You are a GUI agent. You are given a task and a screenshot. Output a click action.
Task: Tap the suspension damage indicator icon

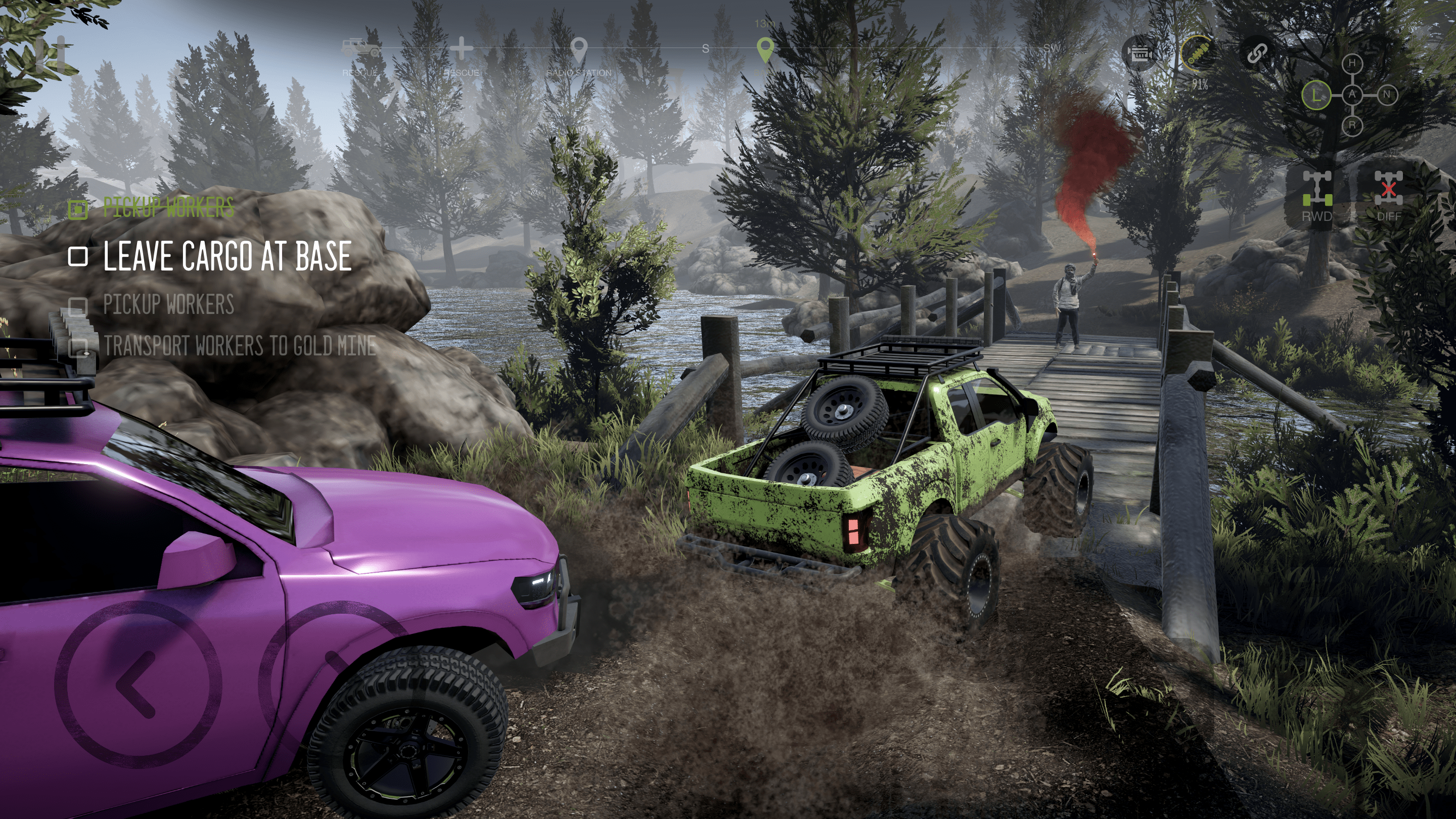1198,54
